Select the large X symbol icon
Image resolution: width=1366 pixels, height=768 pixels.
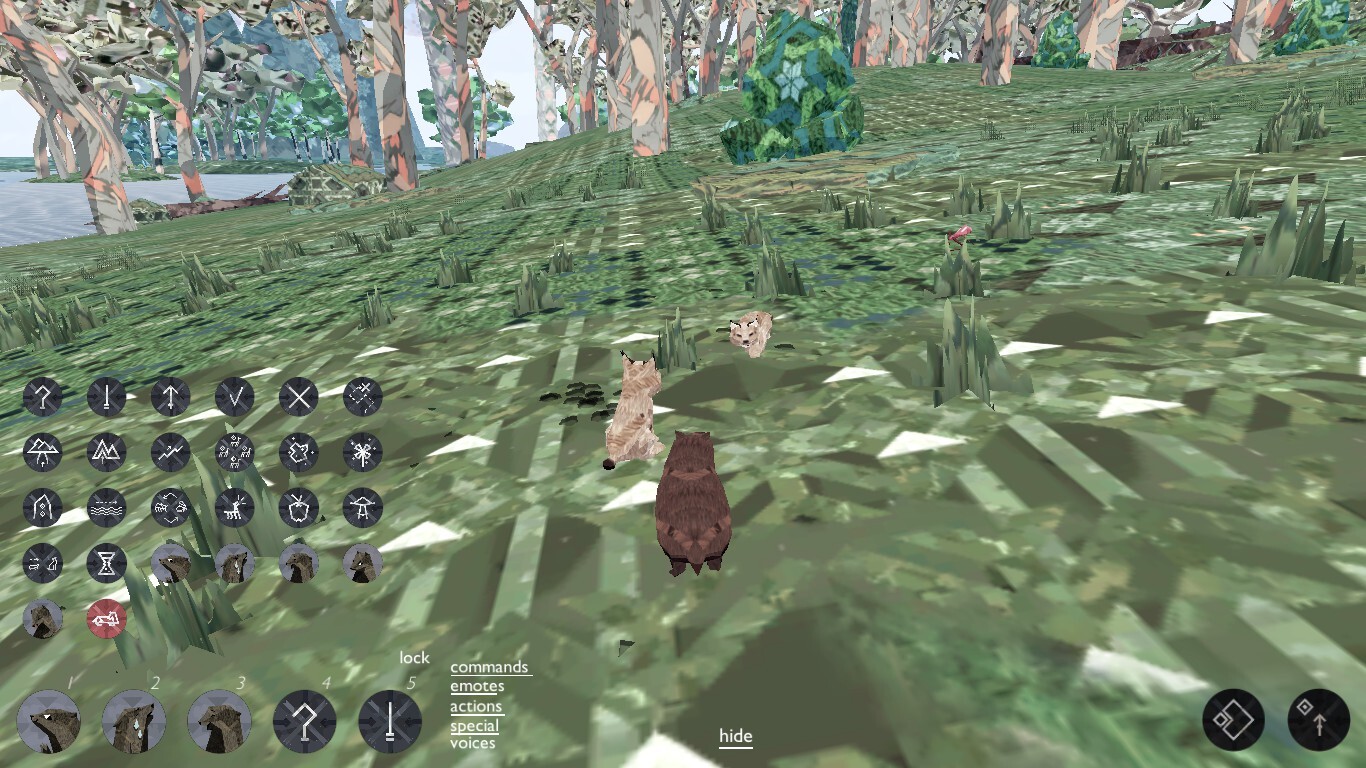click(298, 397)
